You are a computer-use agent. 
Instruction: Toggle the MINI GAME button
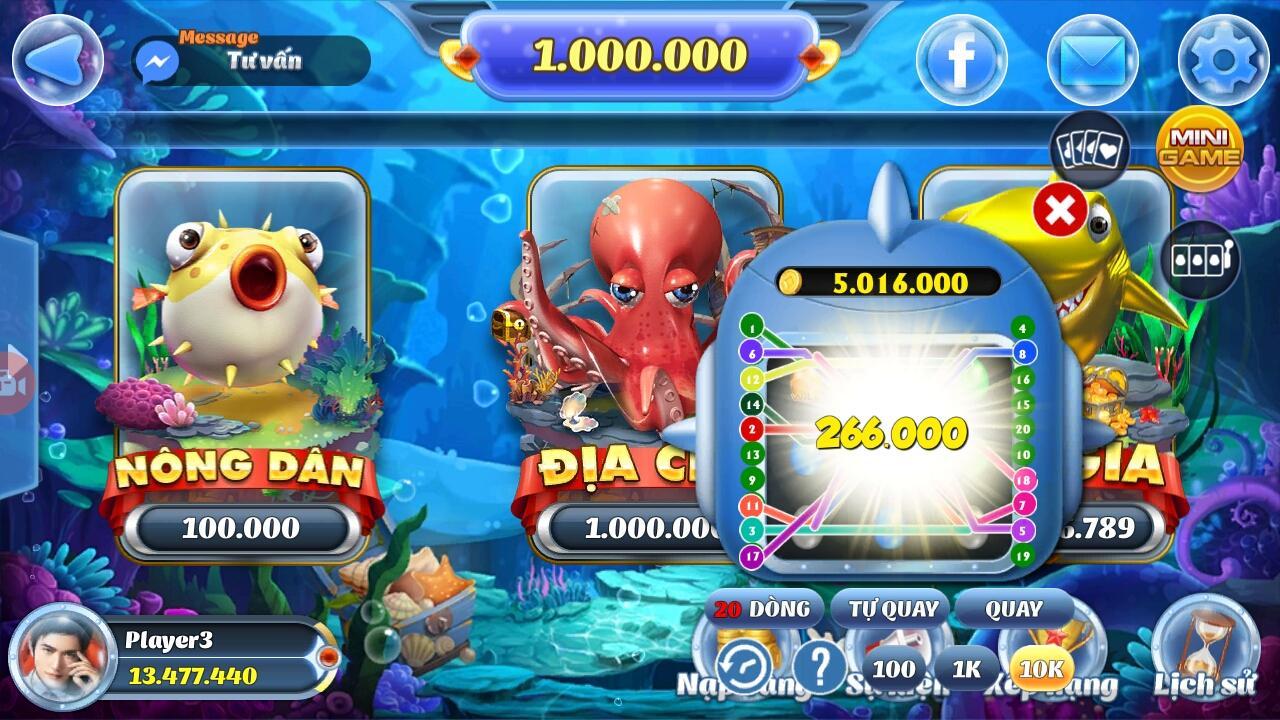coord(1199,148)
